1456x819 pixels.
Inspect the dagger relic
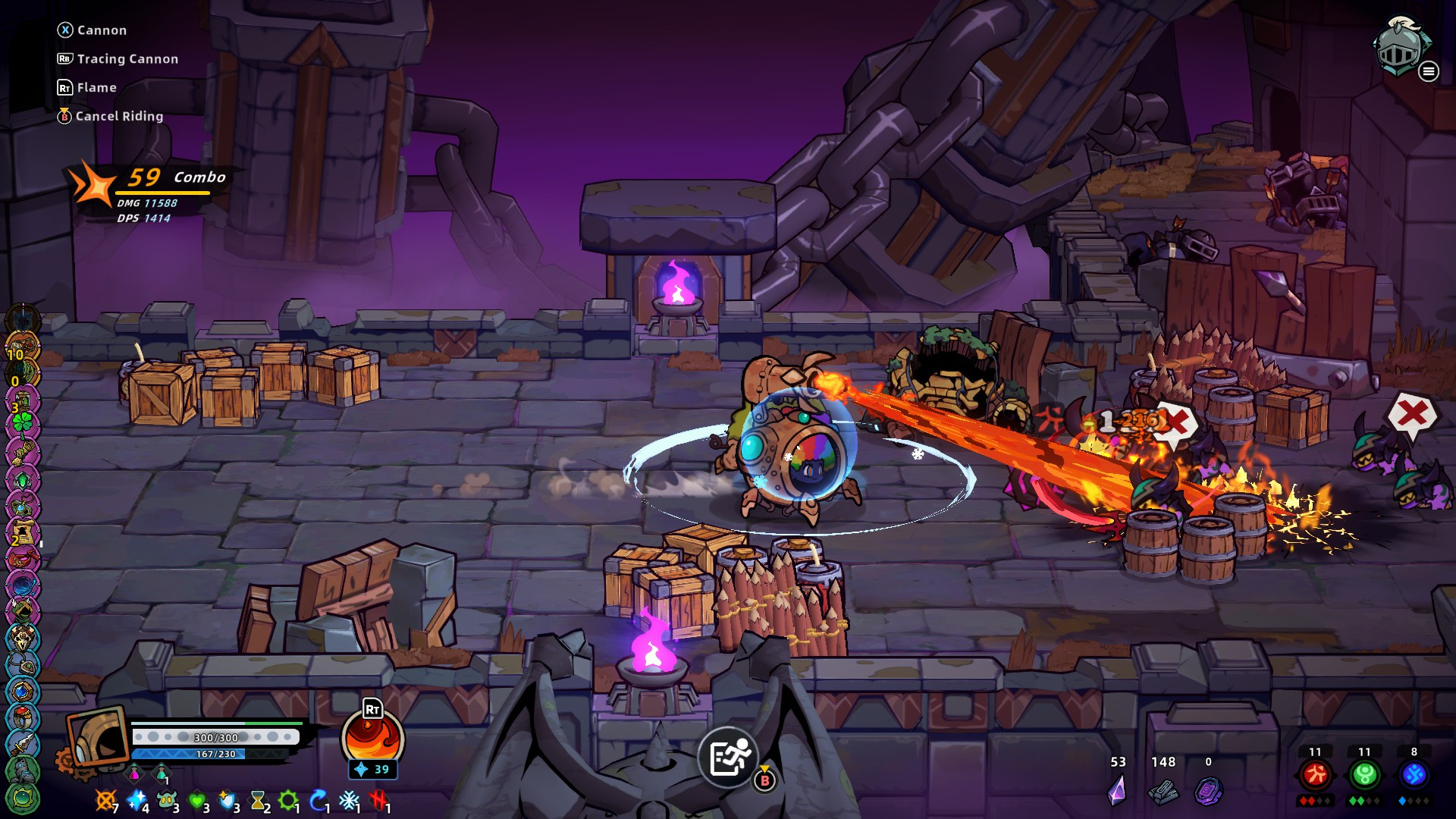(22, 744)
